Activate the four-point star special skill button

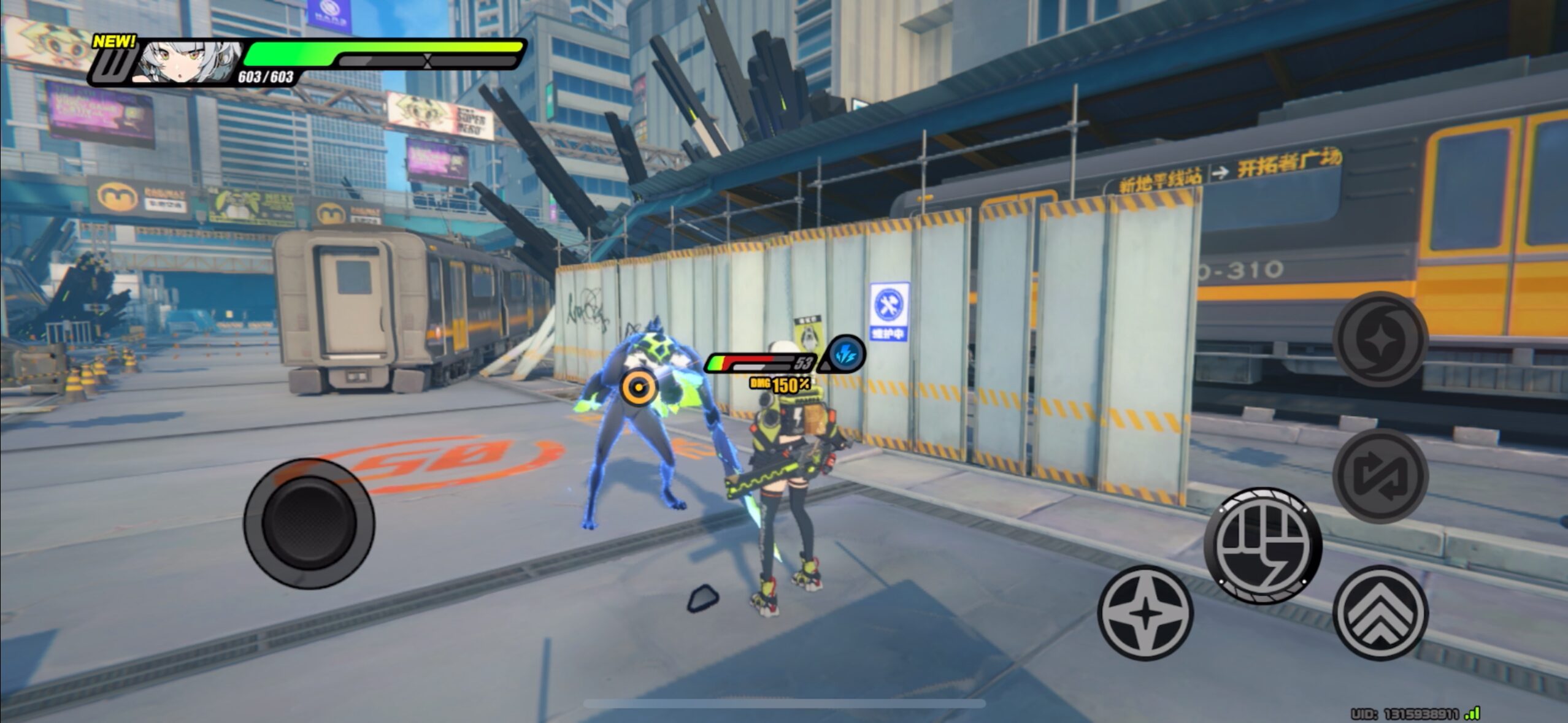click(1145, 613)
